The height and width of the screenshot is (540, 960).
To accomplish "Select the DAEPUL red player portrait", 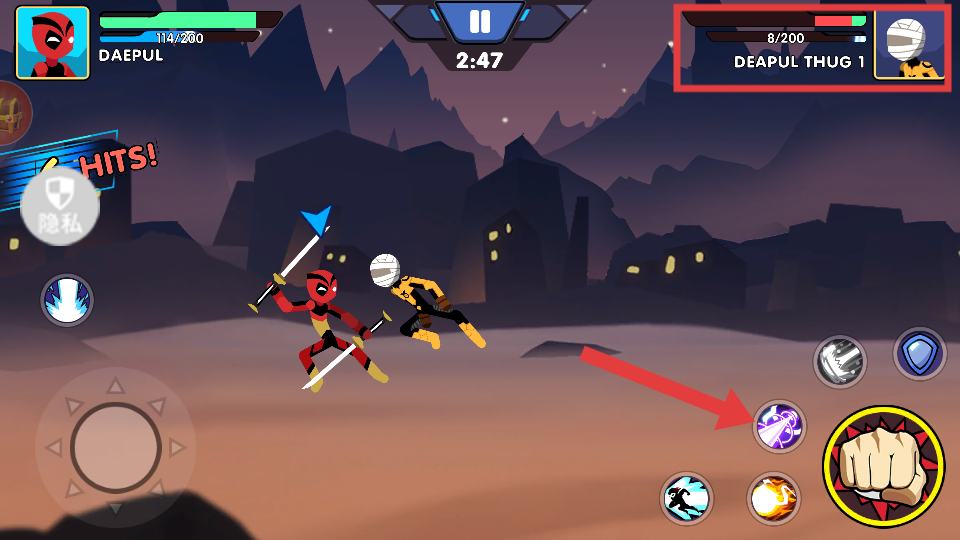I will coord(52,43).
